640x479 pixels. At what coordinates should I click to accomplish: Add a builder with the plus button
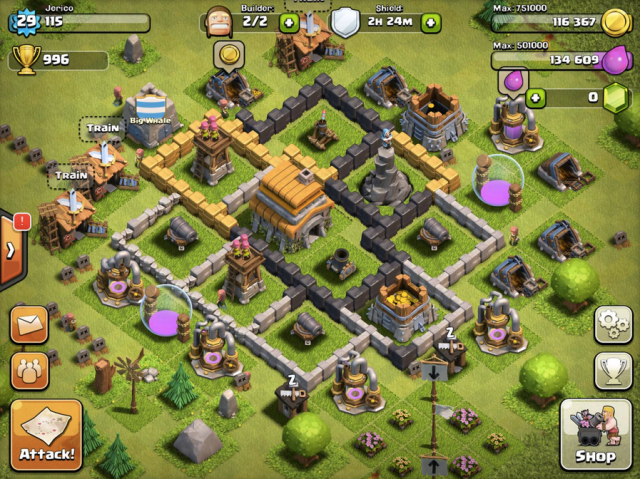[288, 22]
